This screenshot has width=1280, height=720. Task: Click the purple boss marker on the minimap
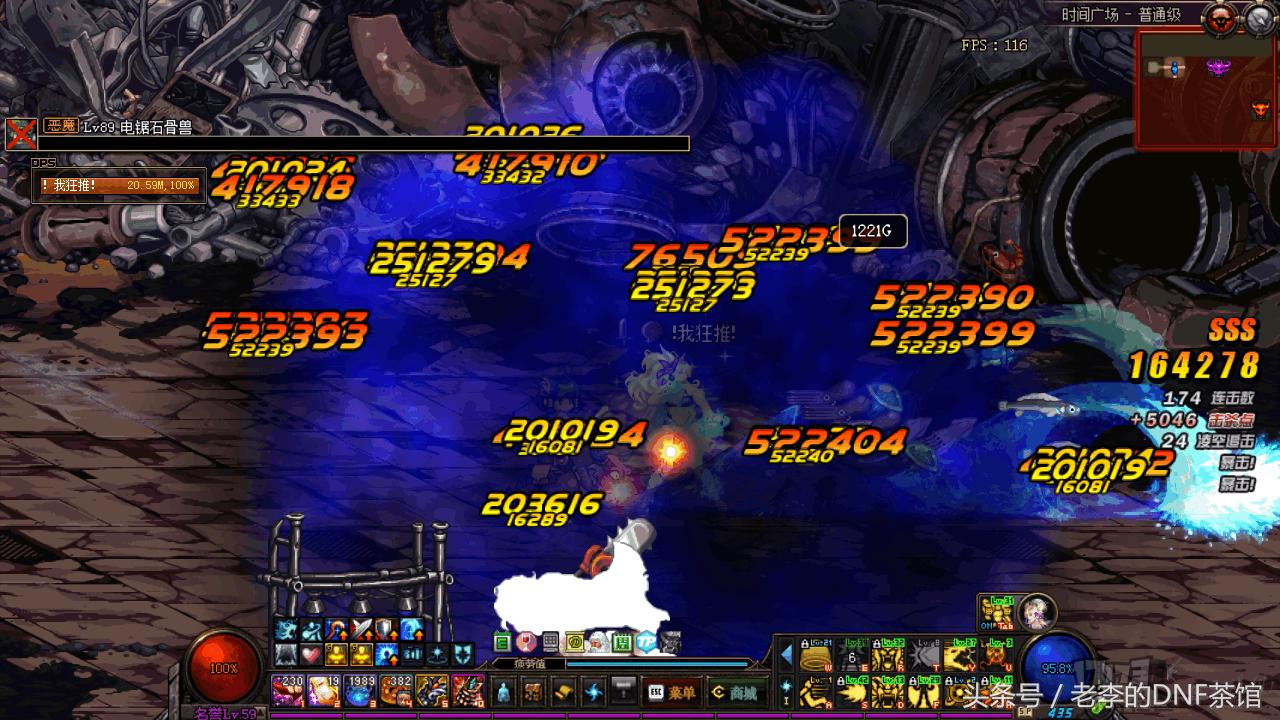1218,67
